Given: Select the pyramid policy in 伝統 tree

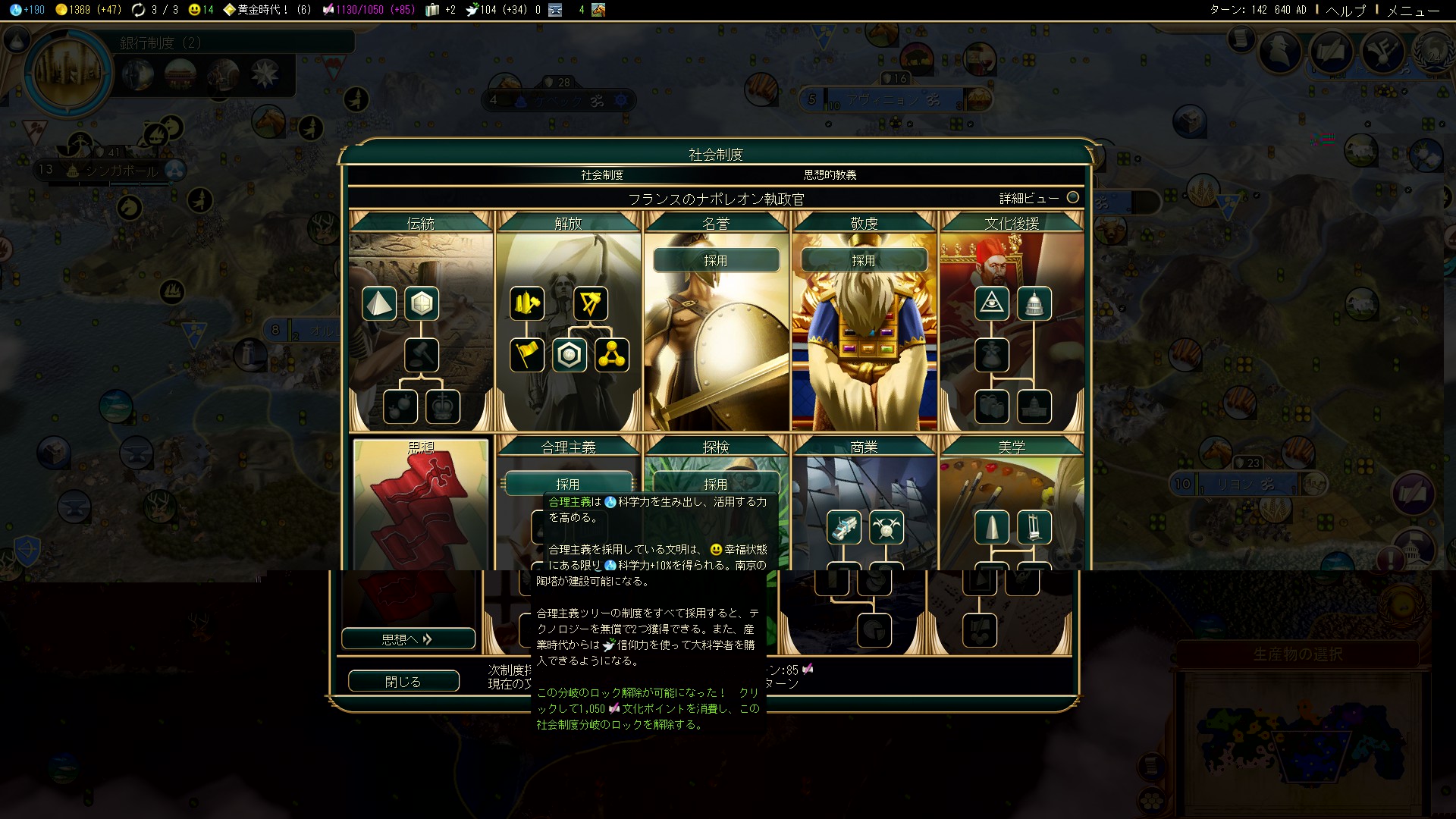Looking at the screenshot, I should (379, 304).
